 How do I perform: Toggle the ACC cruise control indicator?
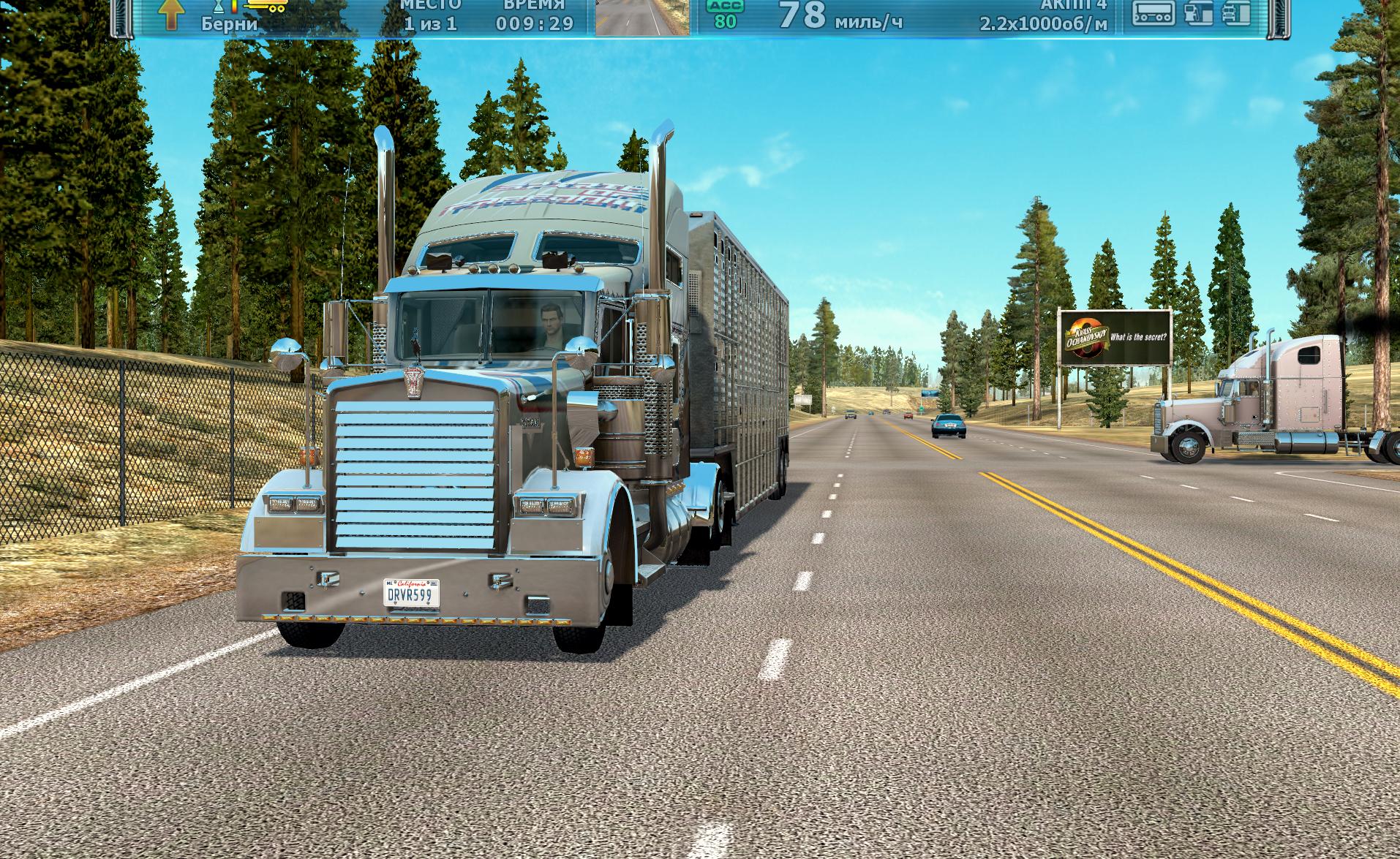point(725,14)
